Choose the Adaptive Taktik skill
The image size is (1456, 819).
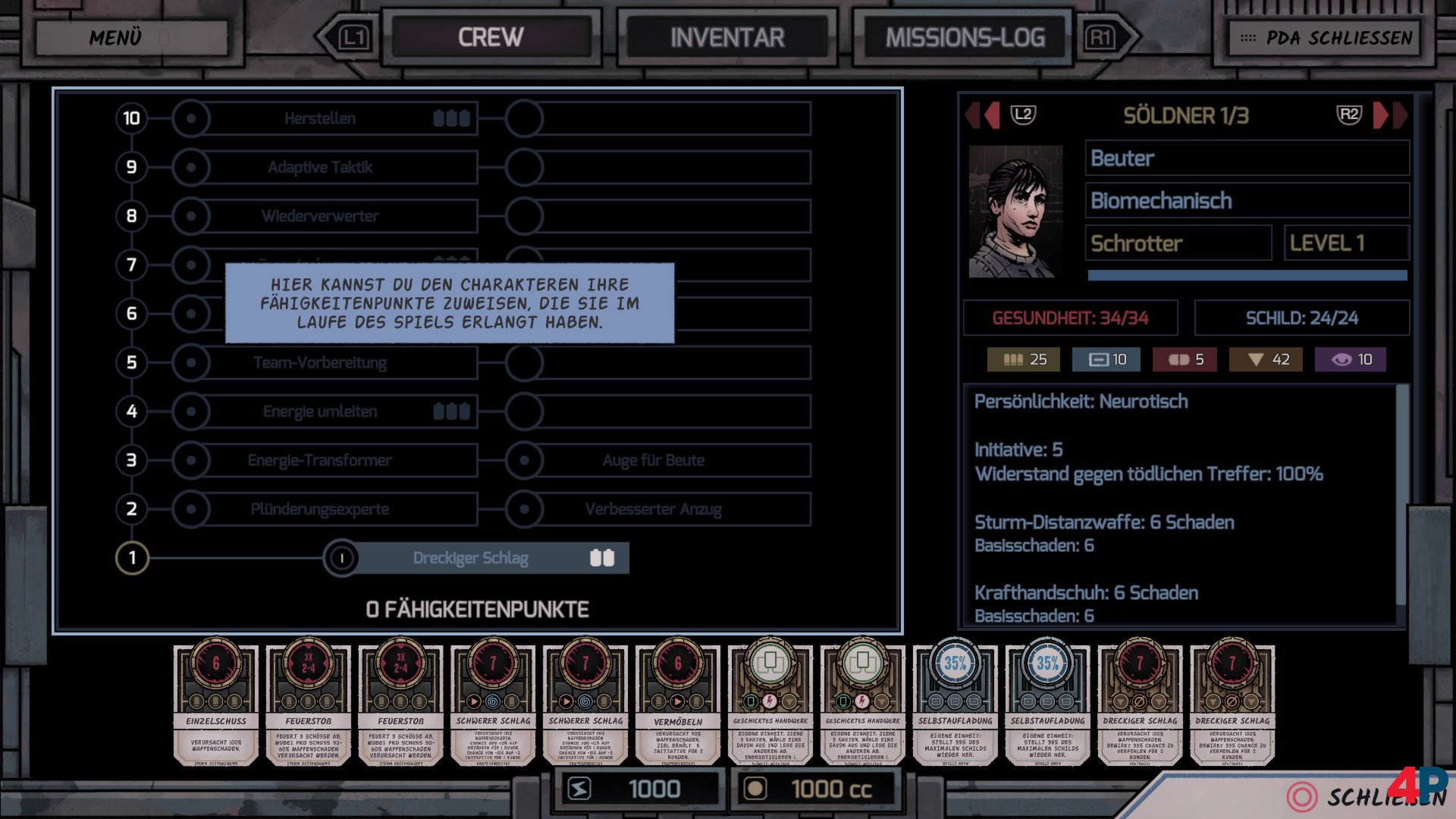[x=320, y=167]
